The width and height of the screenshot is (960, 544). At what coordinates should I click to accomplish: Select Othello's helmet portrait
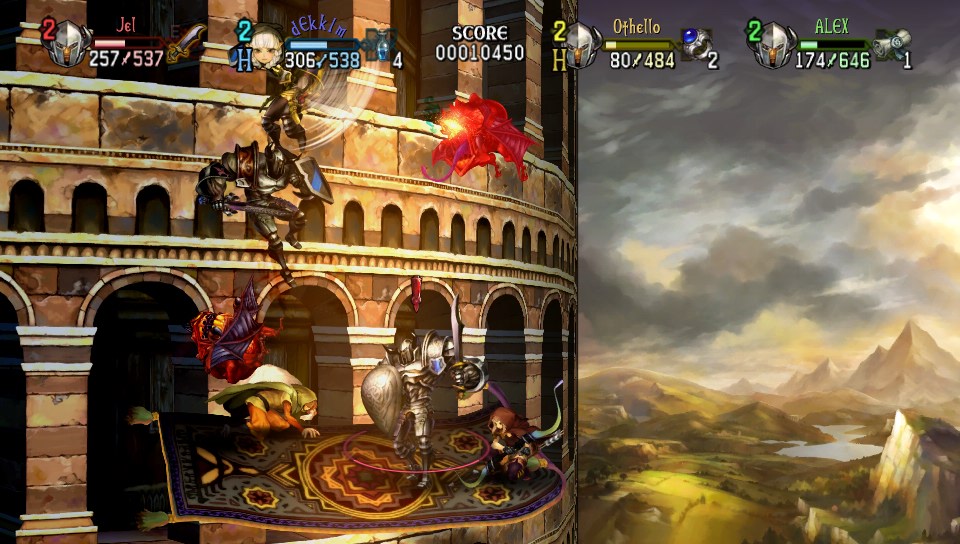point(582,45)
